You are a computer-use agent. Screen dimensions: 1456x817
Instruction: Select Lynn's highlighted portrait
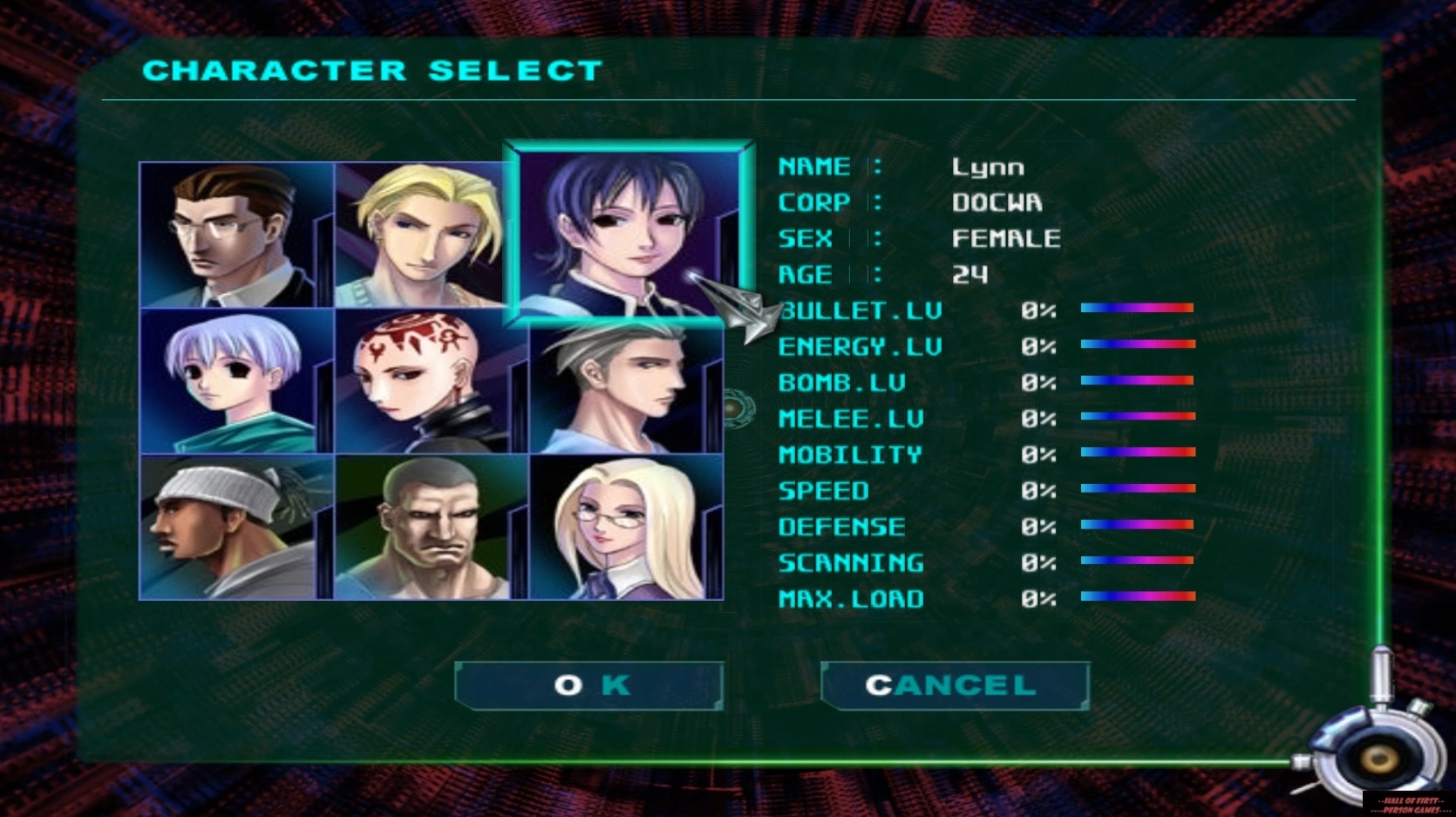[628, 233]
